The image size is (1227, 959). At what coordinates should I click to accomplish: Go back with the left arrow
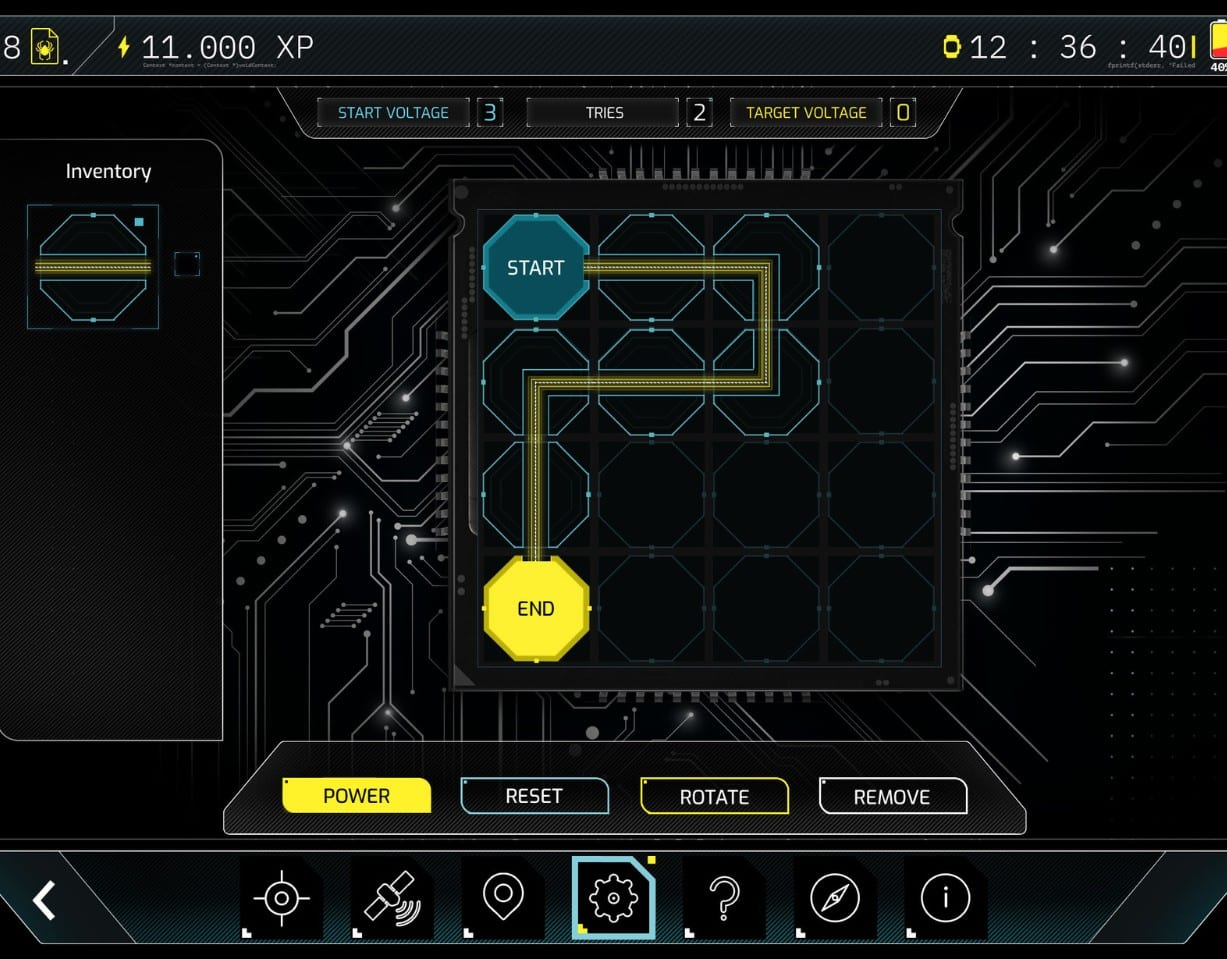44,899
